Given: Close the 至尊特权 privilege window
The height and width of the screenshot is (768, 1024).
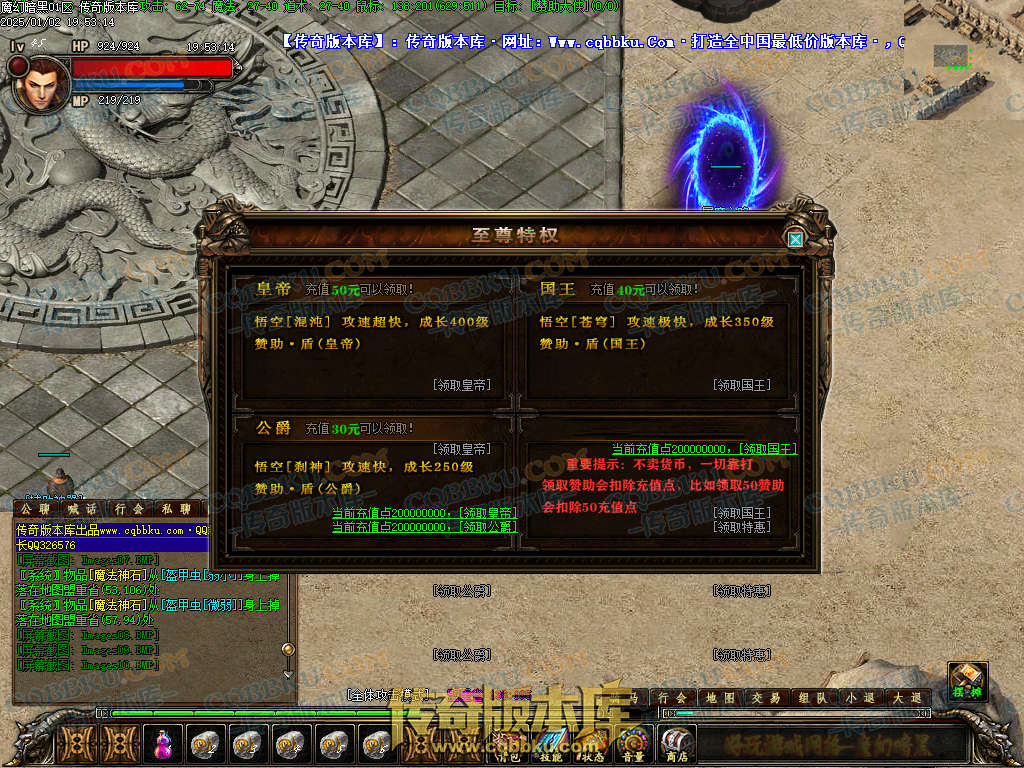Looking at the screenshot, I should 795,239.
